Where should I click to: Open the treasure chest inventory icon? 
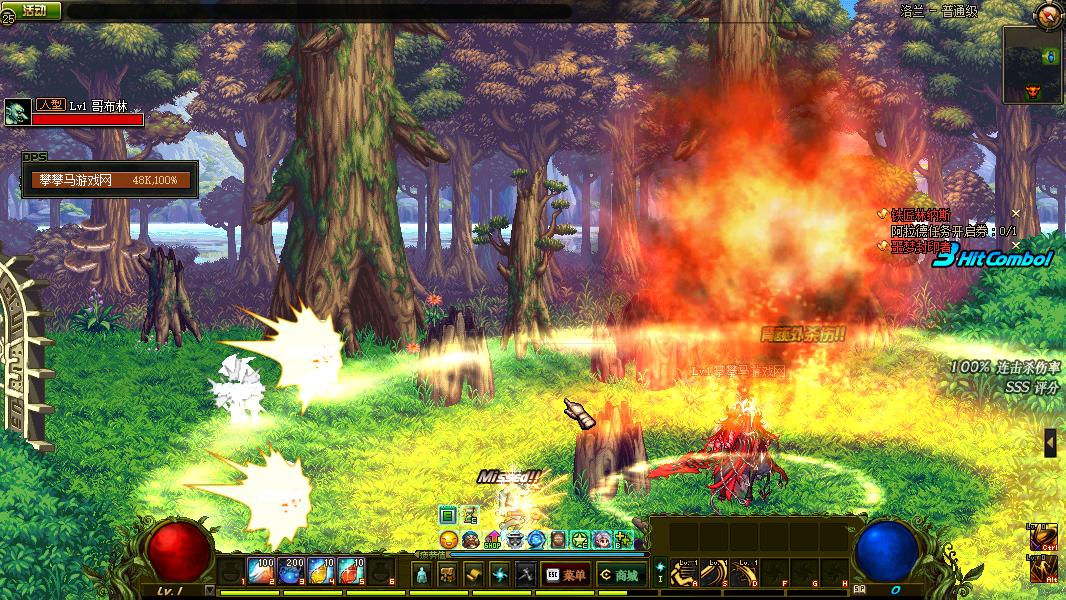[448, 574]
